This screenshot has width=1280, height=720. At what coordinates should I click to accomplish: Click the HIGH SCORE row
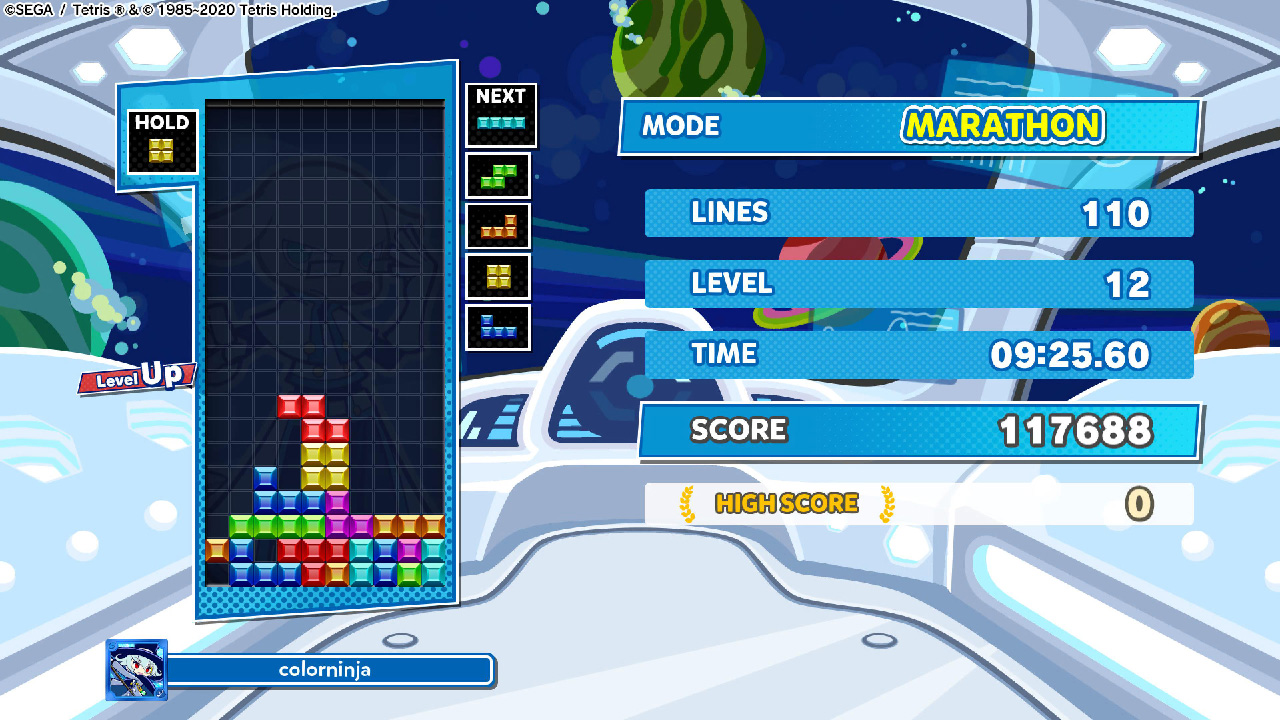pos(920,503)
